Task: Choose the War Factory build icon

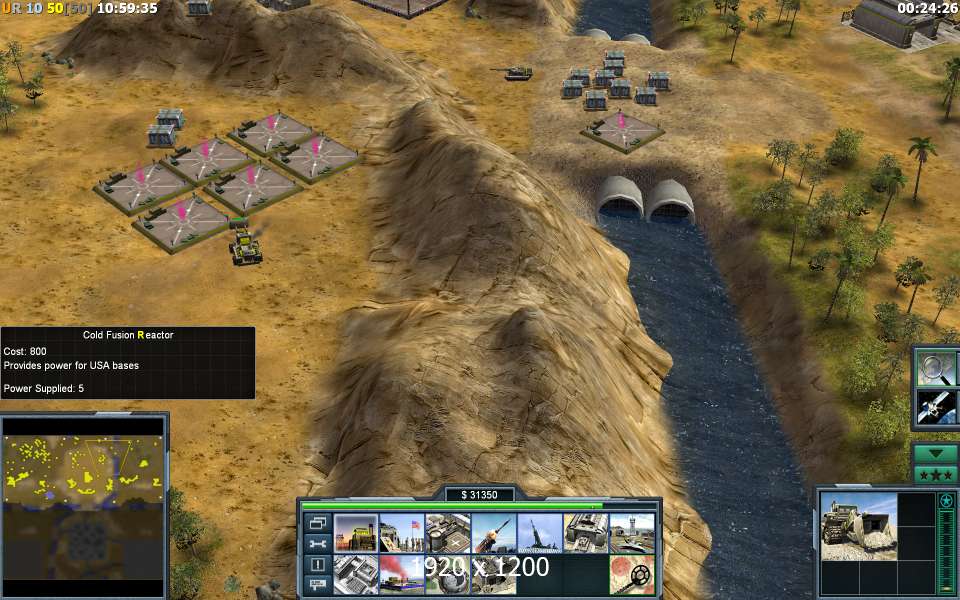Action: tap(586, 533)
